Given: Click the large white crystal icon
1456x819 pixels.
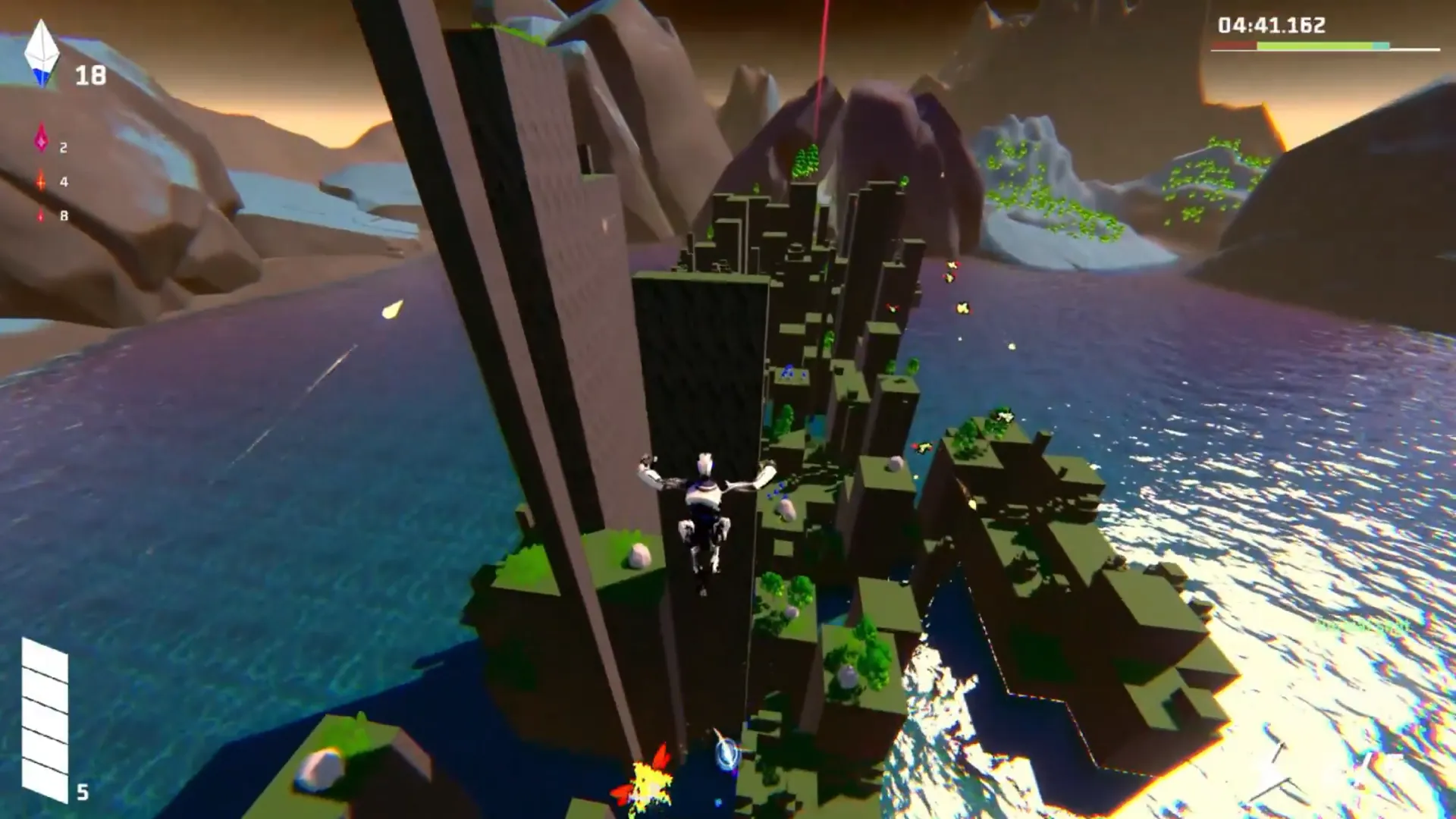Looking at the screenshot, I should point(42,53).
